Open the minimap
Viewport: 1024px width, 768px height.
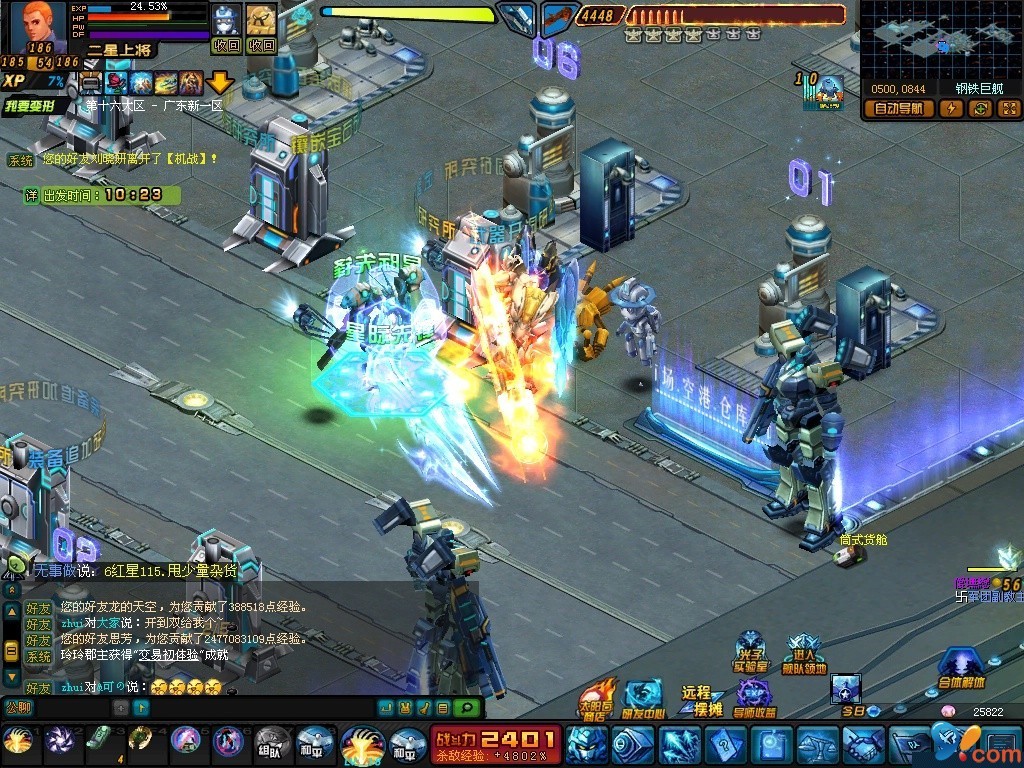(x=940, y=40)
